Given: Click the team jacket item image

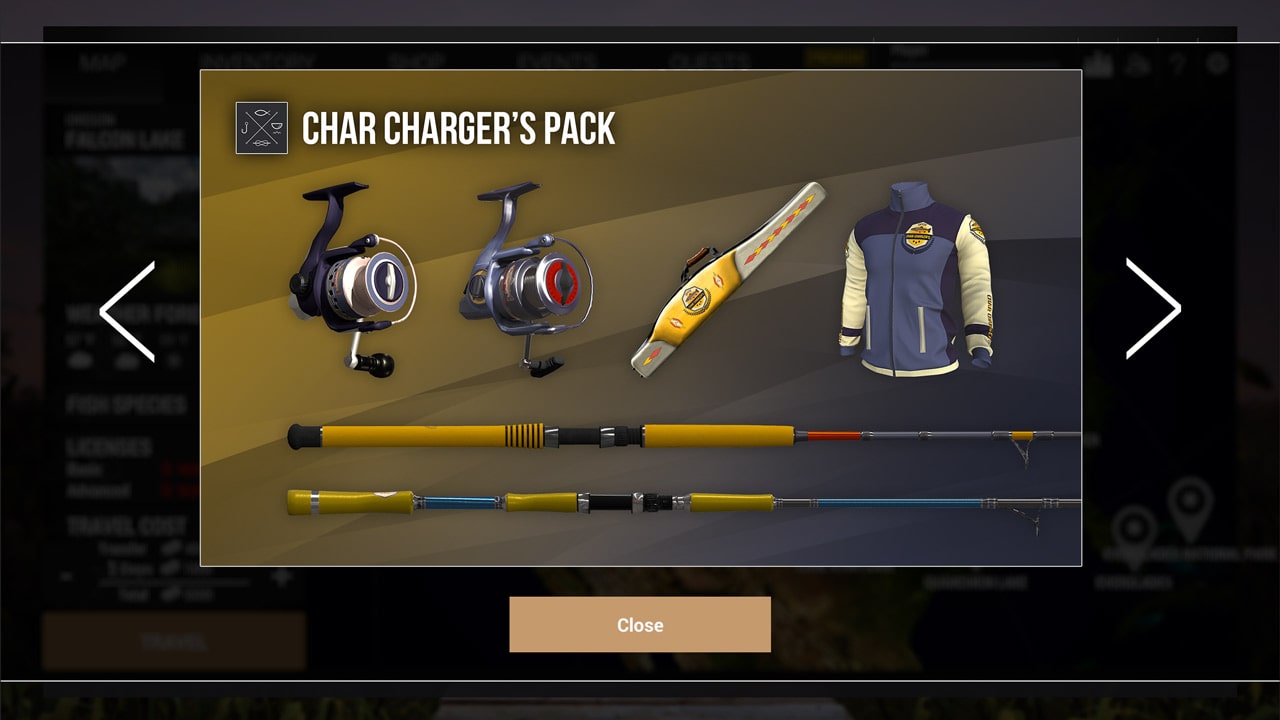Looking at the screenshot, I should (915, 285).
